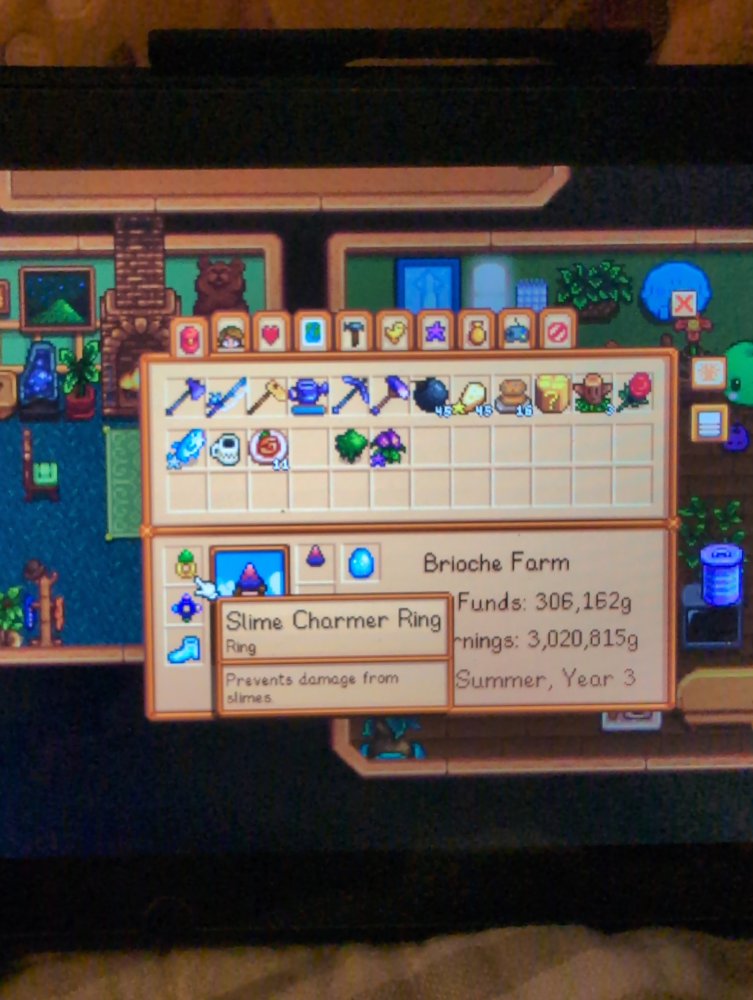The height and width of the screenshot is (1000, 753).
Task: Show the Map tab
Action: tap(313, 333)
